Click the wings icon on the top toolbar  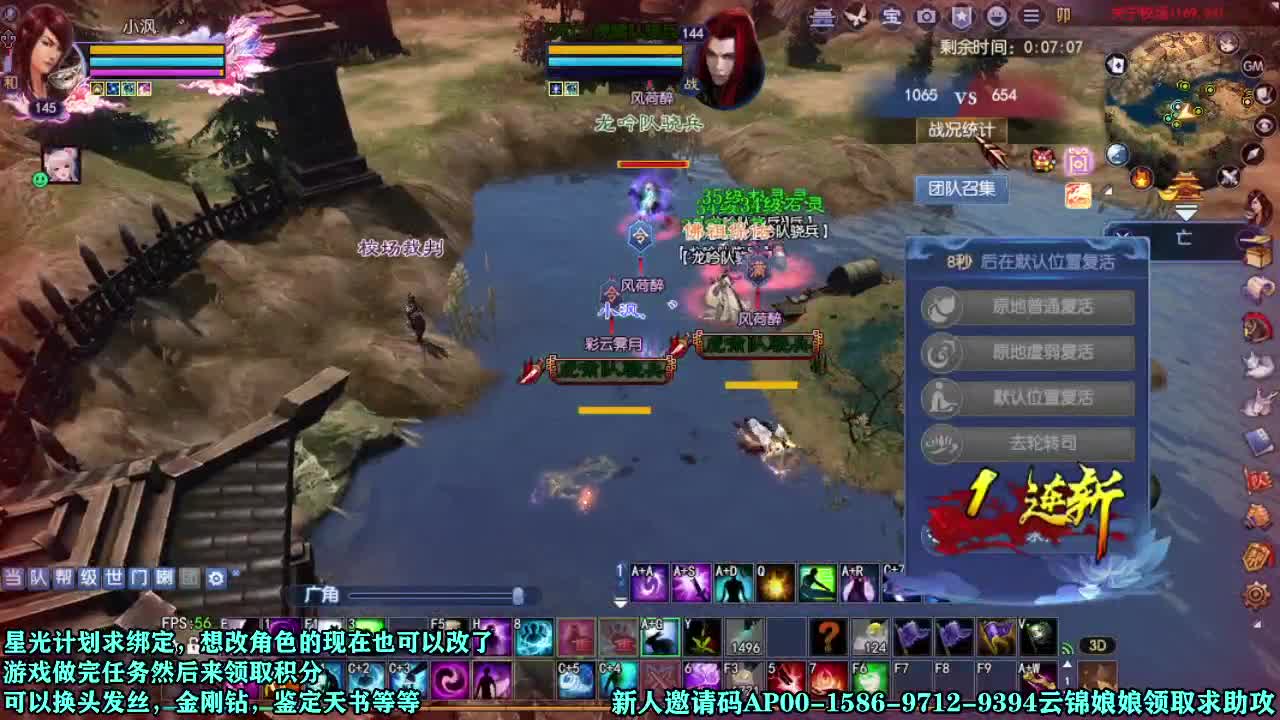(x=857, y=17)
